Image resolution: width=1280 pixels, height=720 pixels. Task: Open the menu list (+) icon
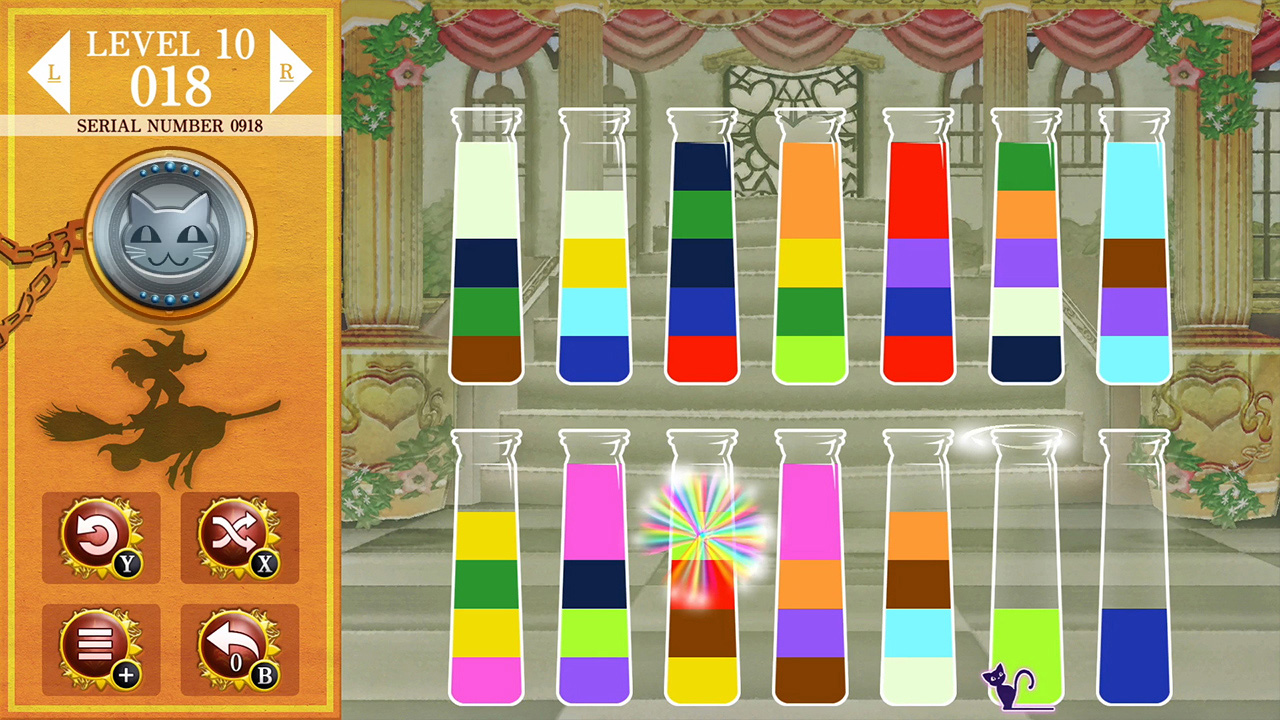click(x=99, y=648)
